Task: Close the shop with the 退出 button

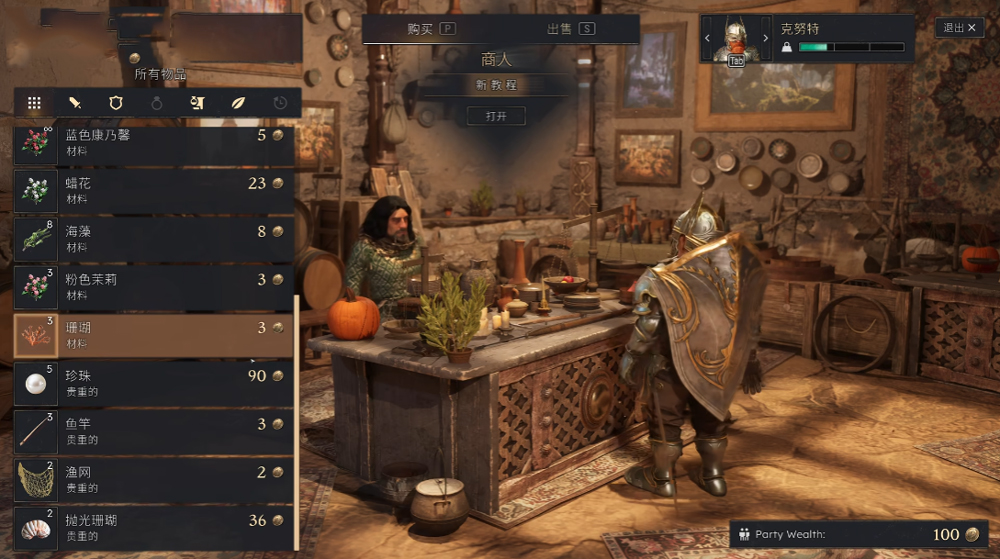Action: coord(959,28)
